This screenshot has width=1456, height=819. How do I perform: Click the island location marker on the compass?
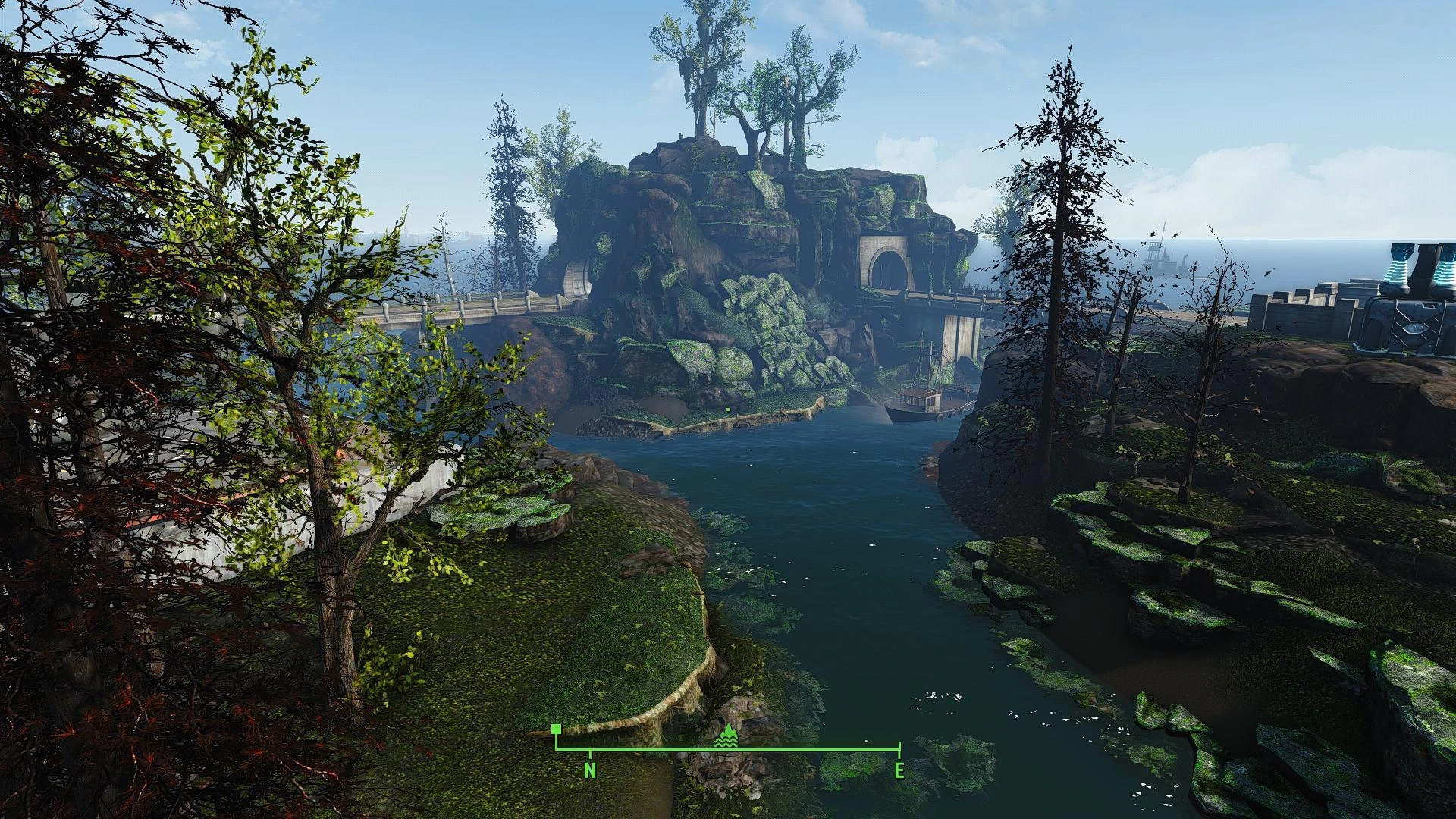[x=728, y=736]
